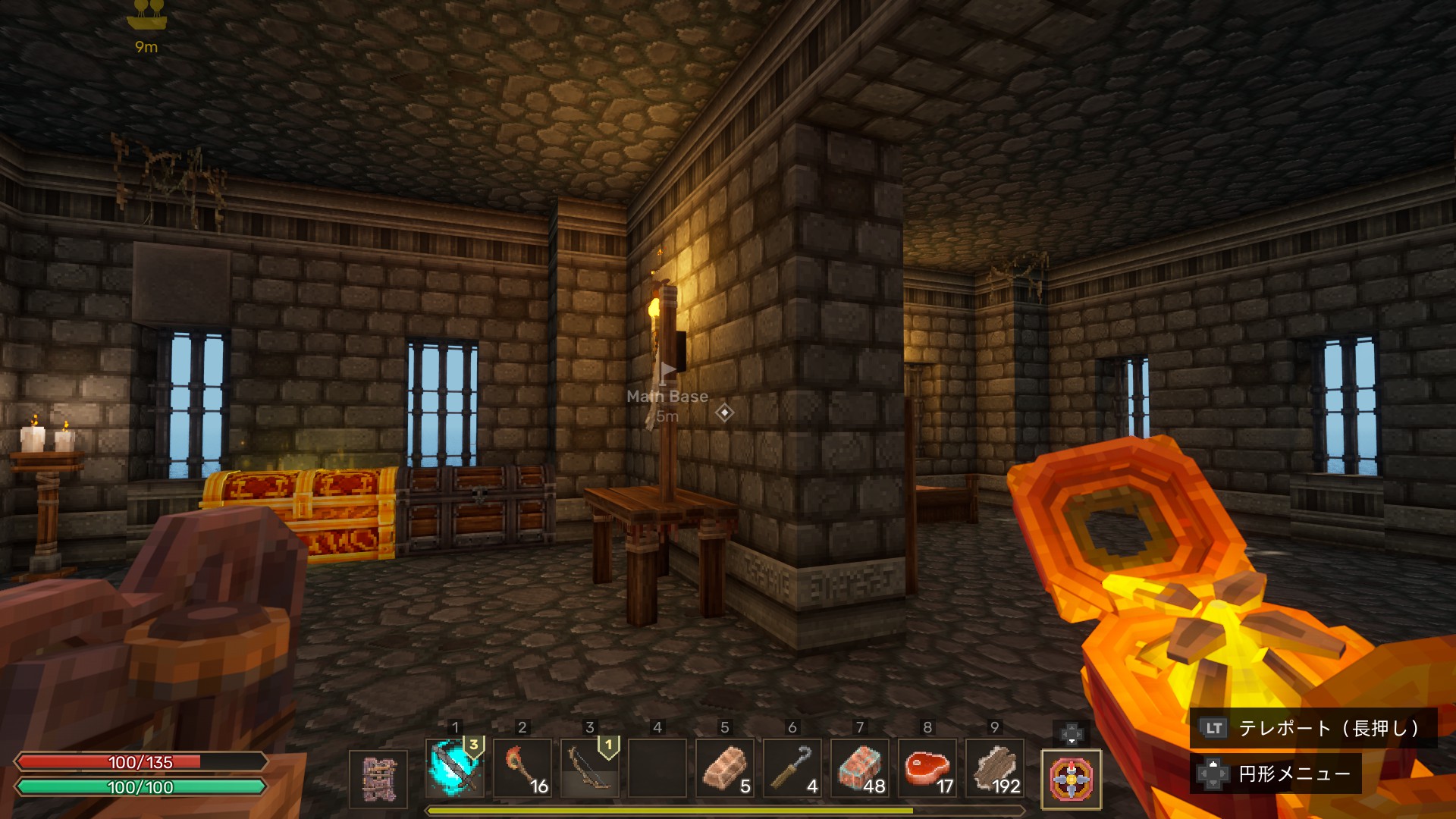1456x819 pixels.
Task: Select the wood stack of 192
Action: click(995, 768)
